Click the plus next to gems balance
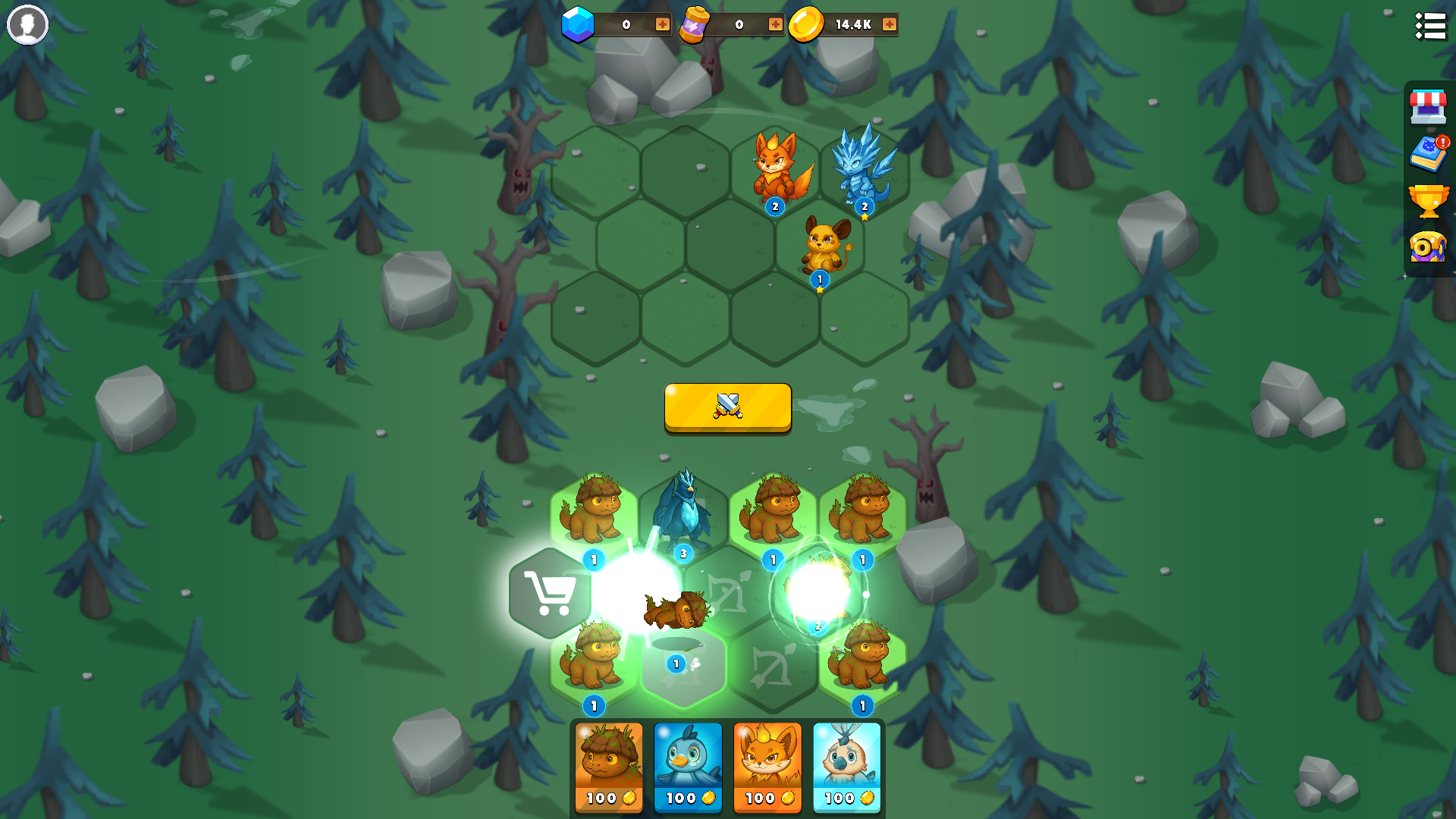 pyautogui.click(x=661, y=24)
